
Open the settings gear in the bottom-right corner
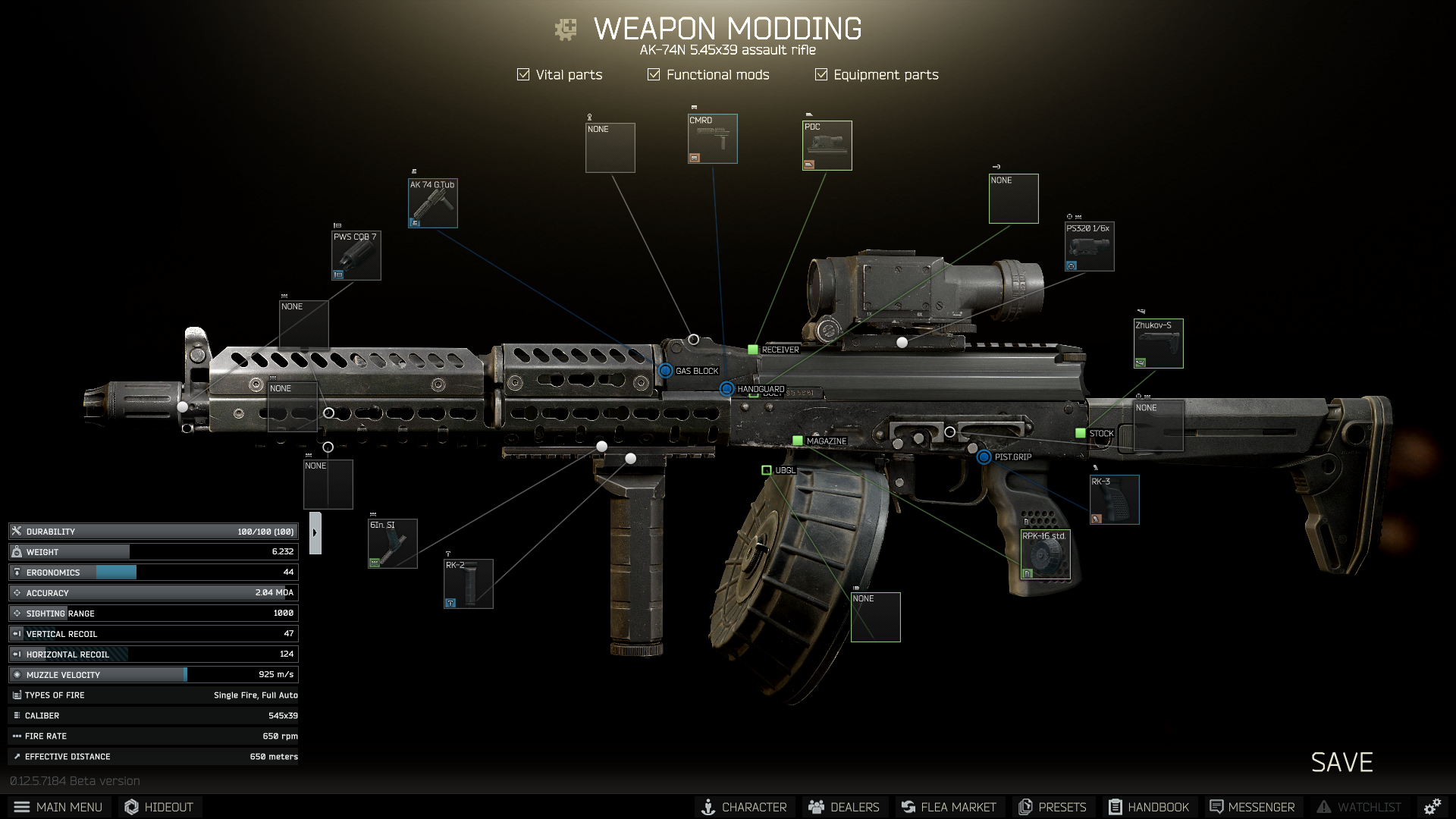pyautogui.click(x=1432, y=807)
